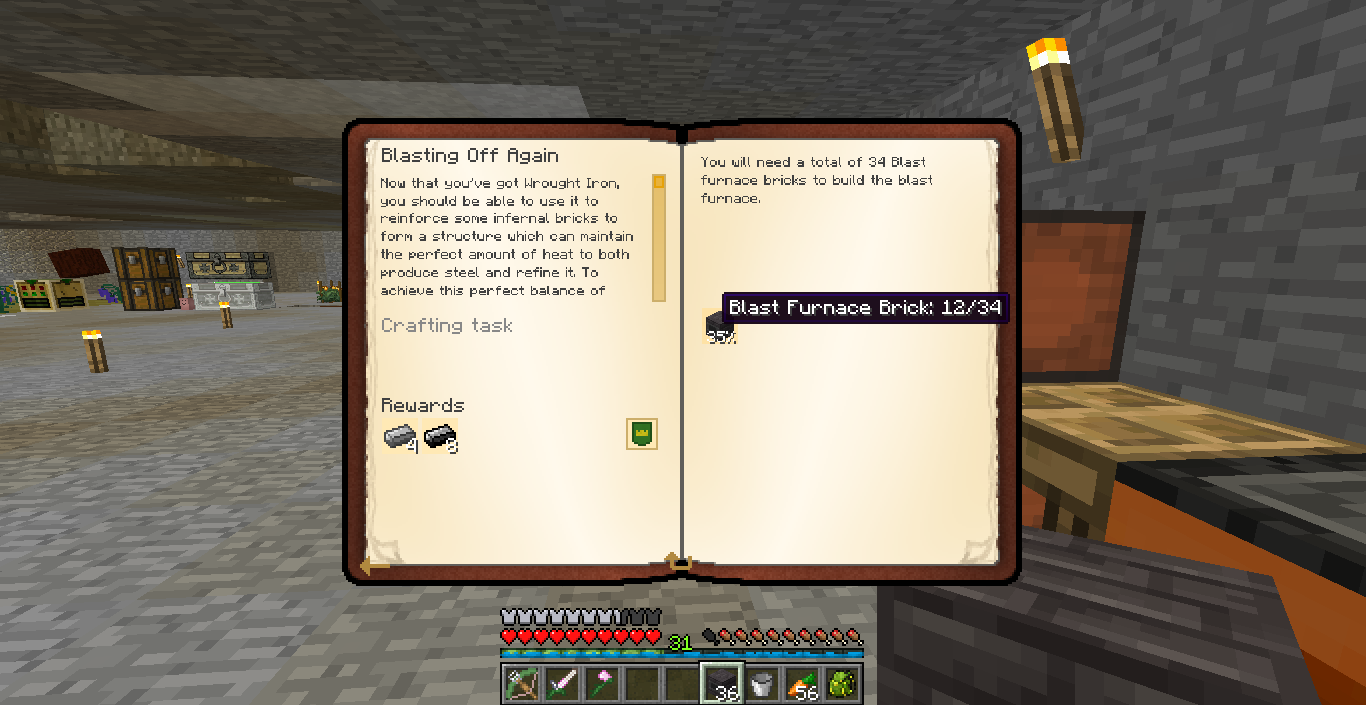Click the light grey ingot reward
This screenshot has width=1366, height=705.
pyautogui.click(x=399, y=437)
